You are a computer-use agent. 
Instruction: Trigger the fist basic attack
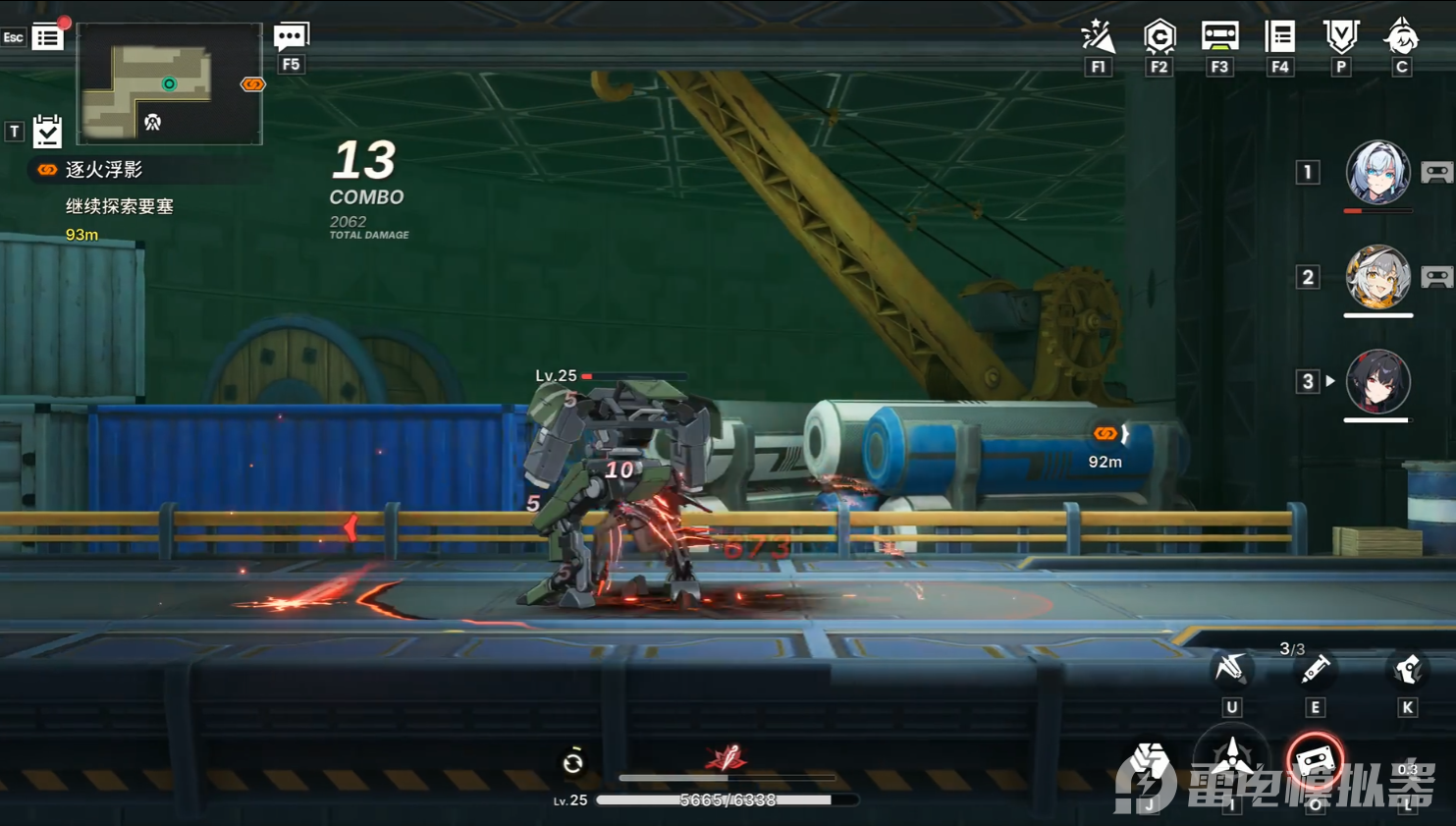tap(1149, 768)
